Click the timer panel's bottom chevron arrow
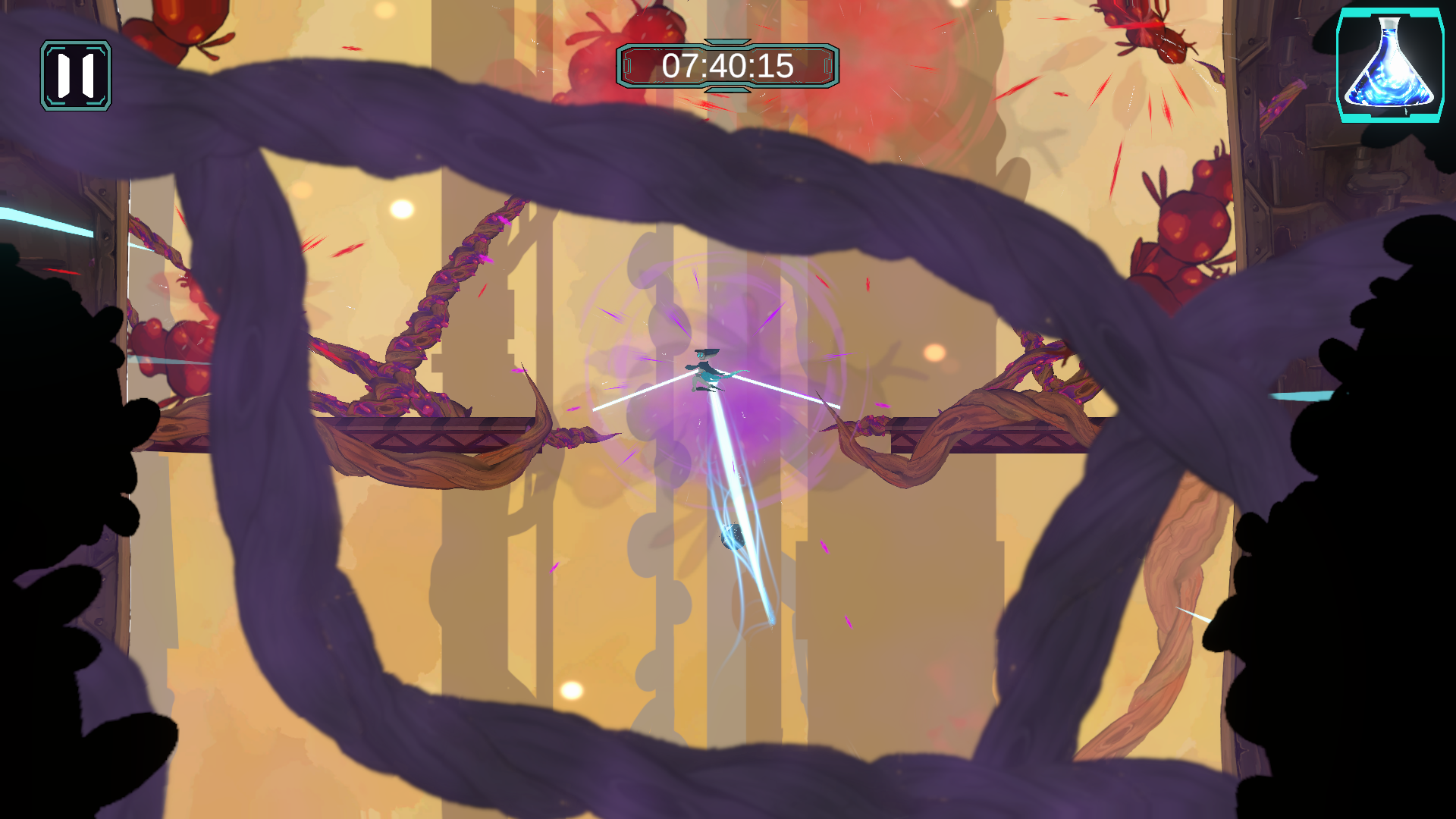Image resolution: width=1456 pixels, height=819 pixels. tap(728, 90)
